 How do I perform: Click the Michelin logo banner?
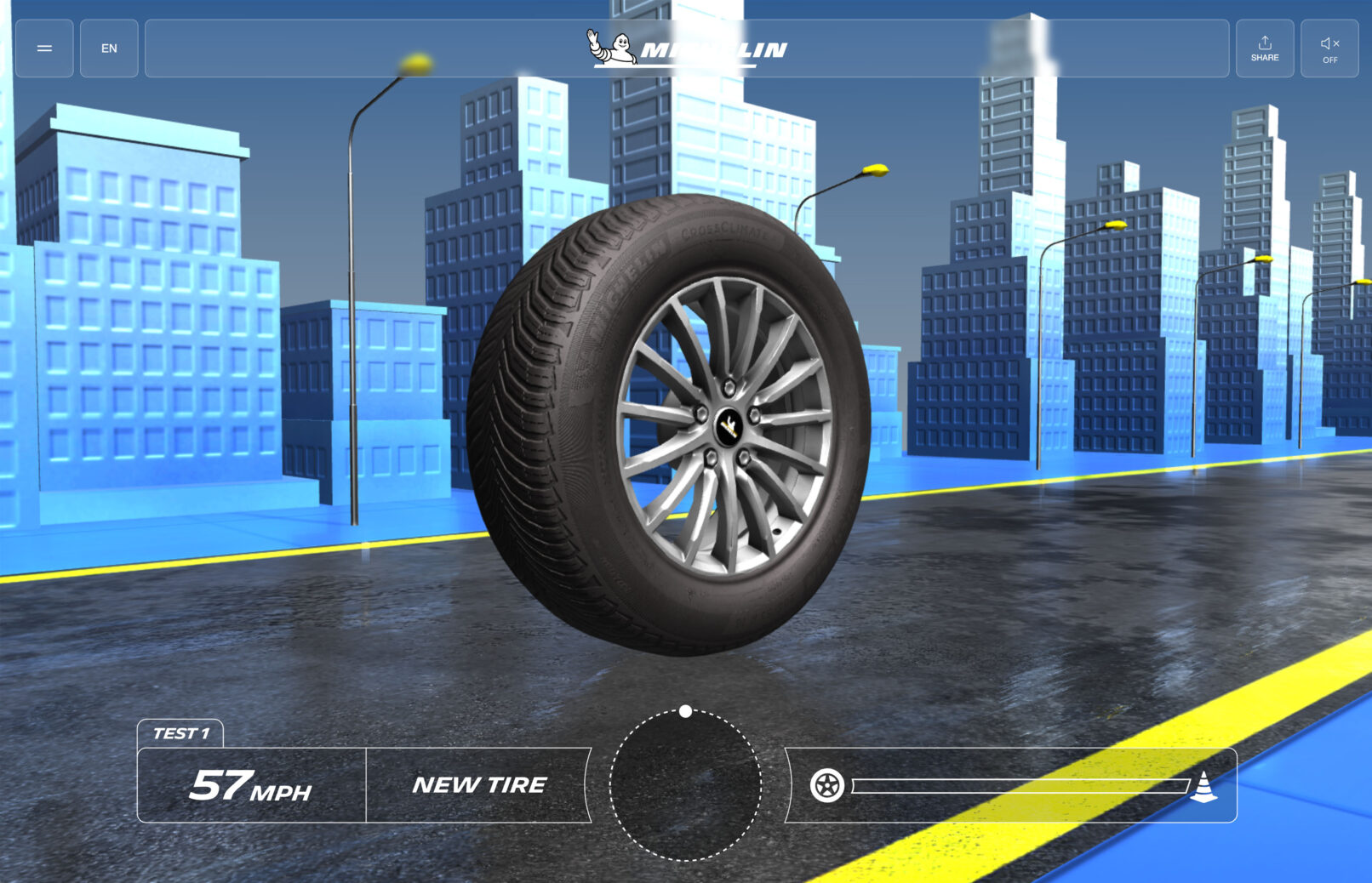[687, 48]
